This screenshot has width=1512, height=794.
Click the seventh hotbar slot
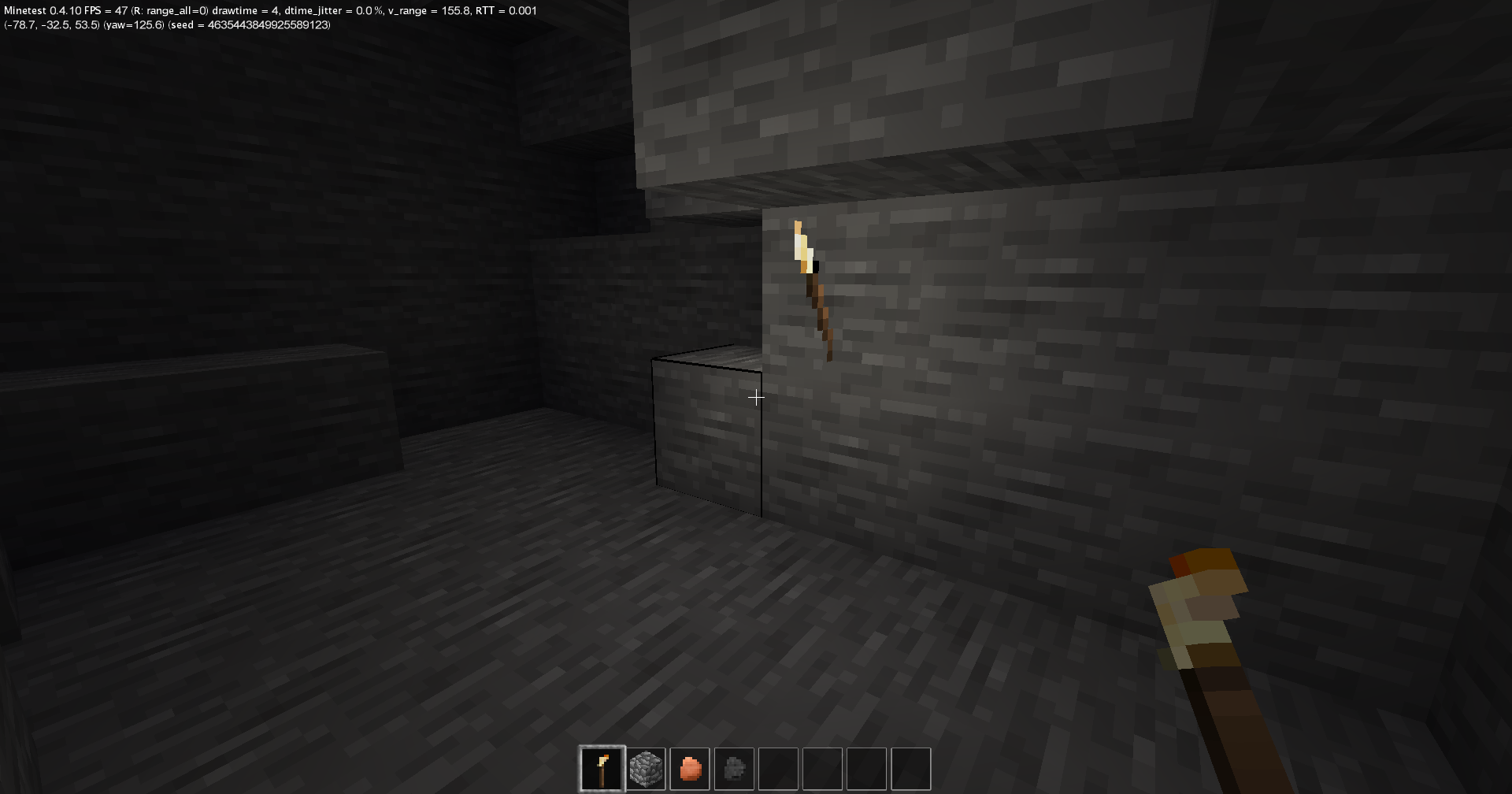[x=868, y=768]
